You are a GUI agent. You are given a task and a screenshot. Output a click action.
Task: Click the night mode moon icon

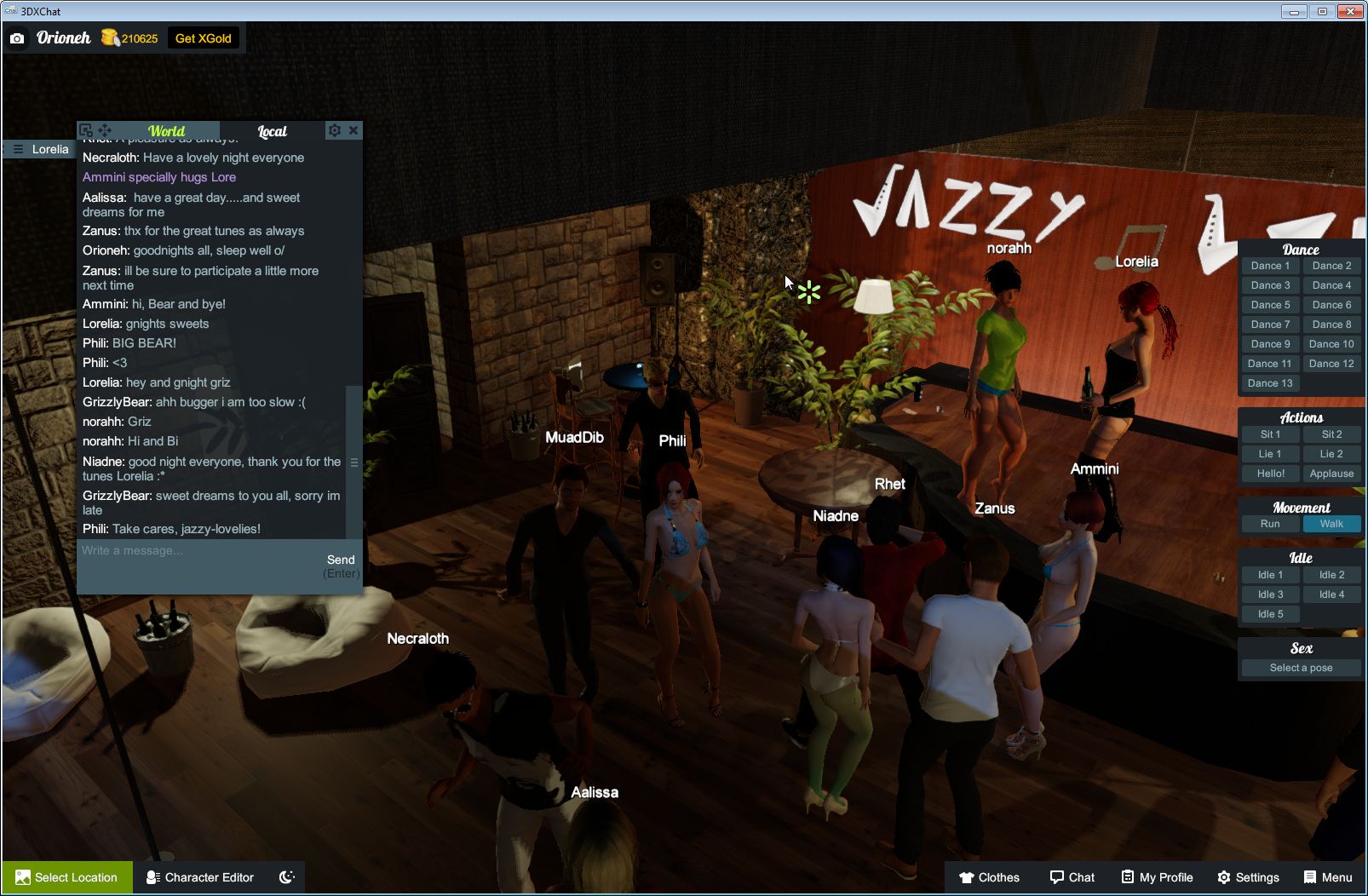point(286,877)
